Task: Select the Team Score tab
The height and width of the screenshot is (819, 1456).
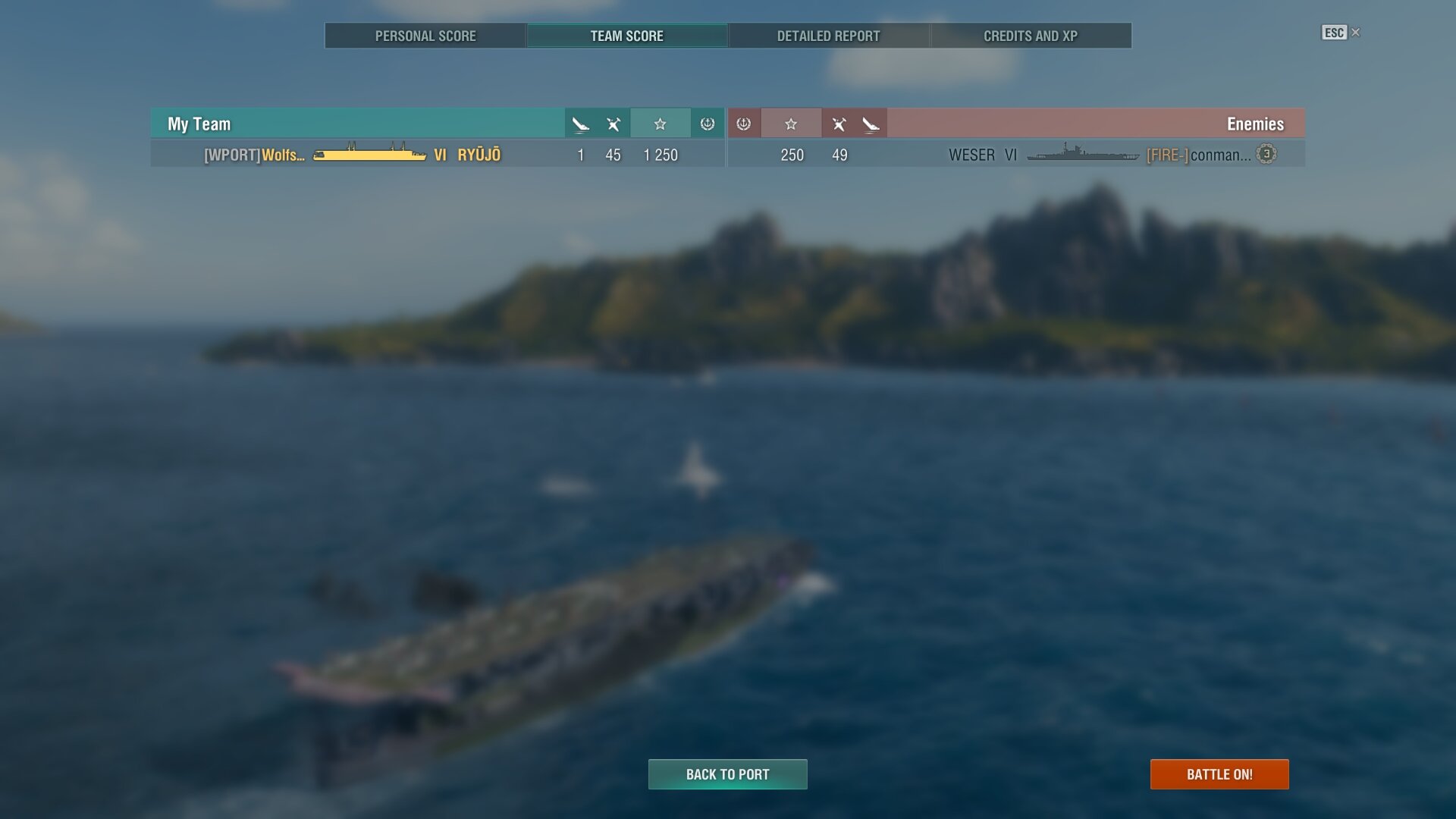Action: tap(626, 36)
